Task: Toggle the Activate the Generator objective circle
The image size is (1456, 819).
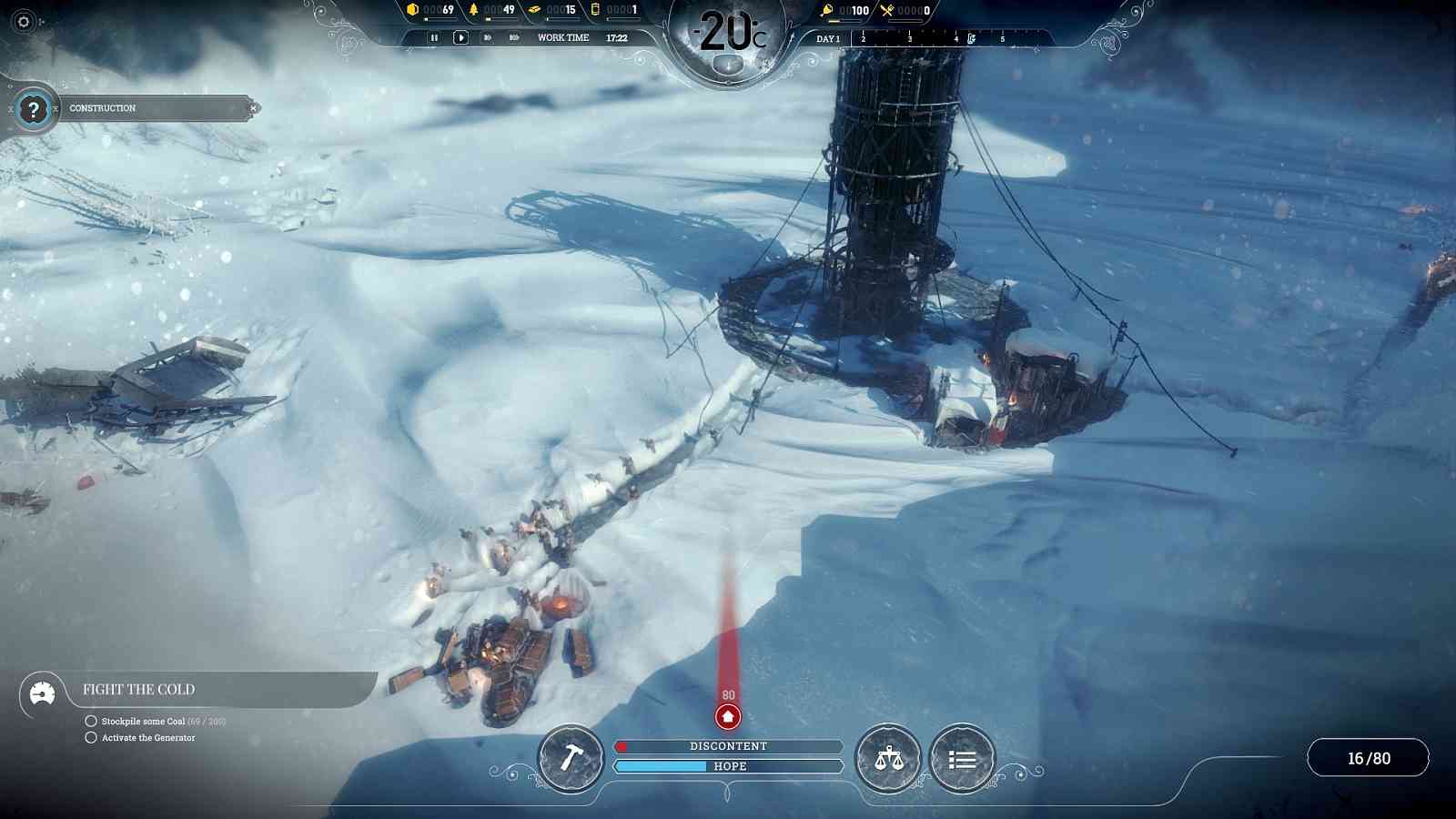Action: pos(90,738)
